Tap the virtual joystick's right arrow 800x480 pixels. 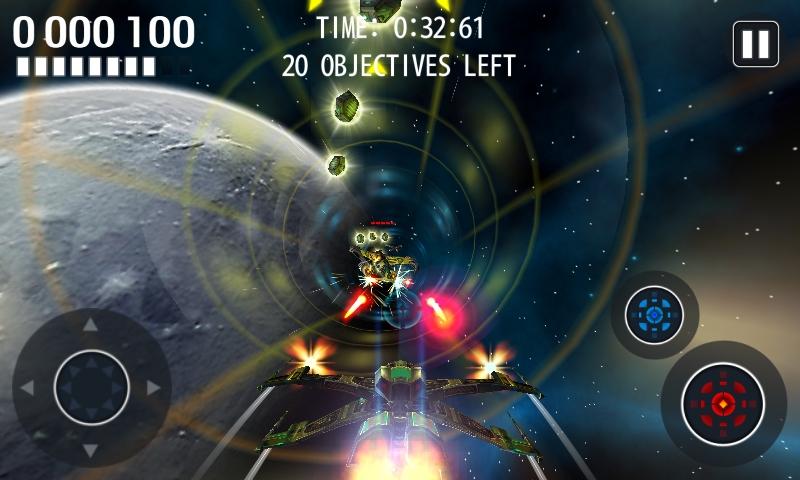click(x=154, y=387)
